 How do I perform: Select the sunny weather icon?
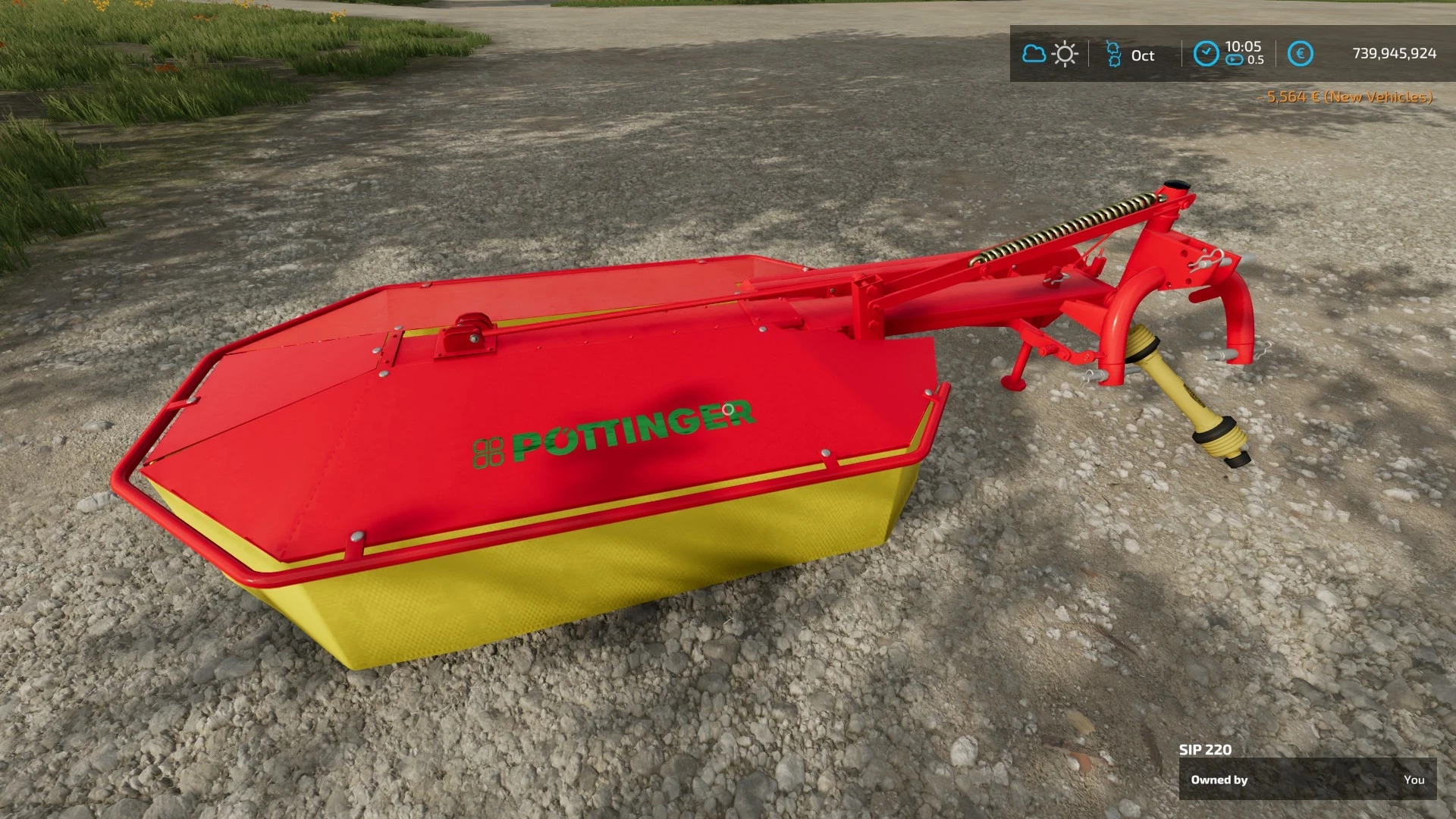click(1065, 54)
